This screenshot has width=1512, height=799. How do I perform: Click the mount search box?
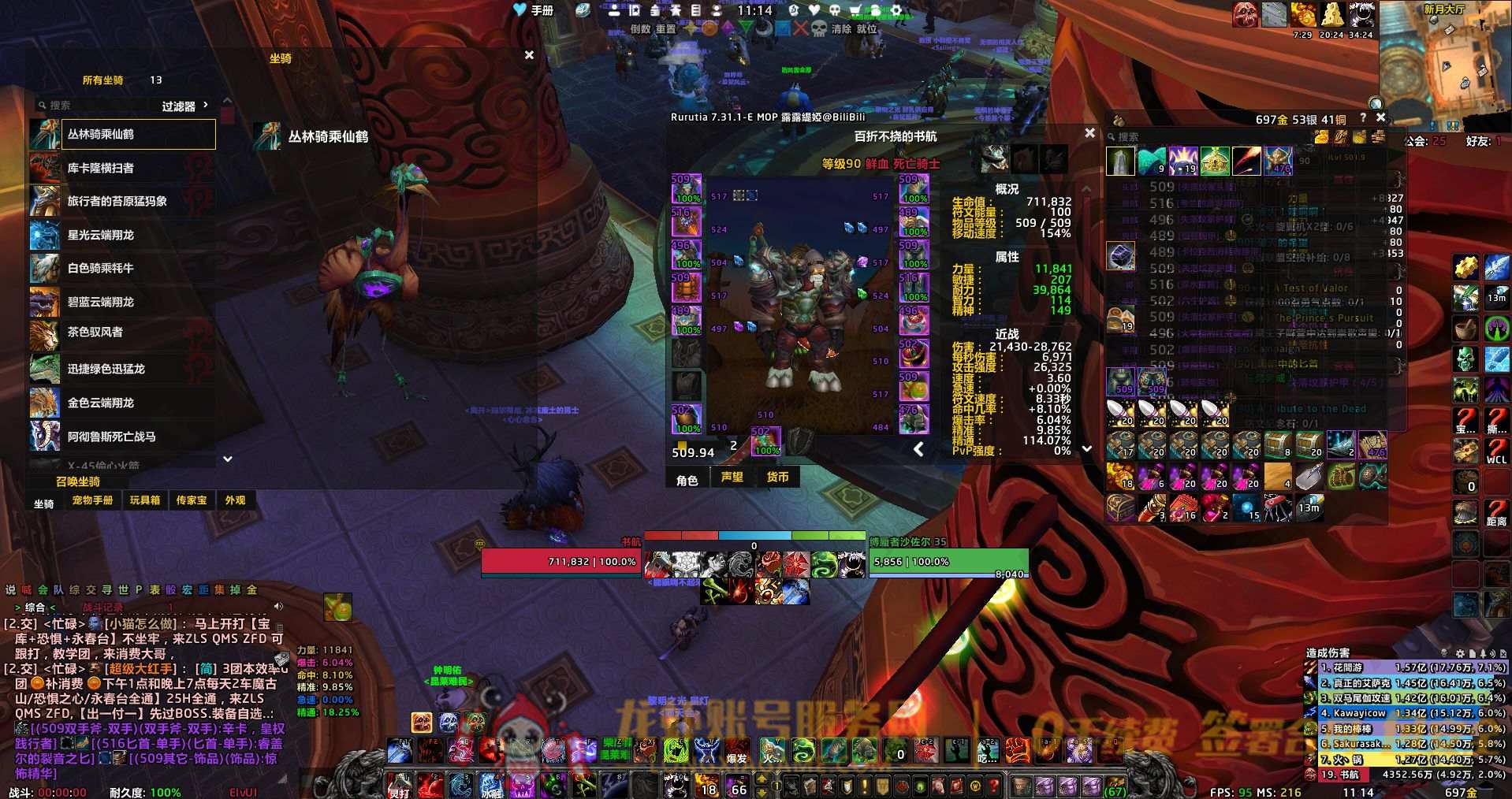[x=95, y=106]
